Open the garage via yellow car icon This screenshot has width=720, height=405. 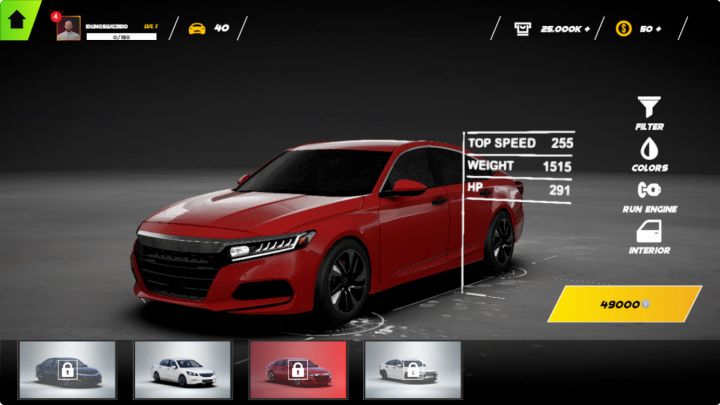[x=197, y=28]
